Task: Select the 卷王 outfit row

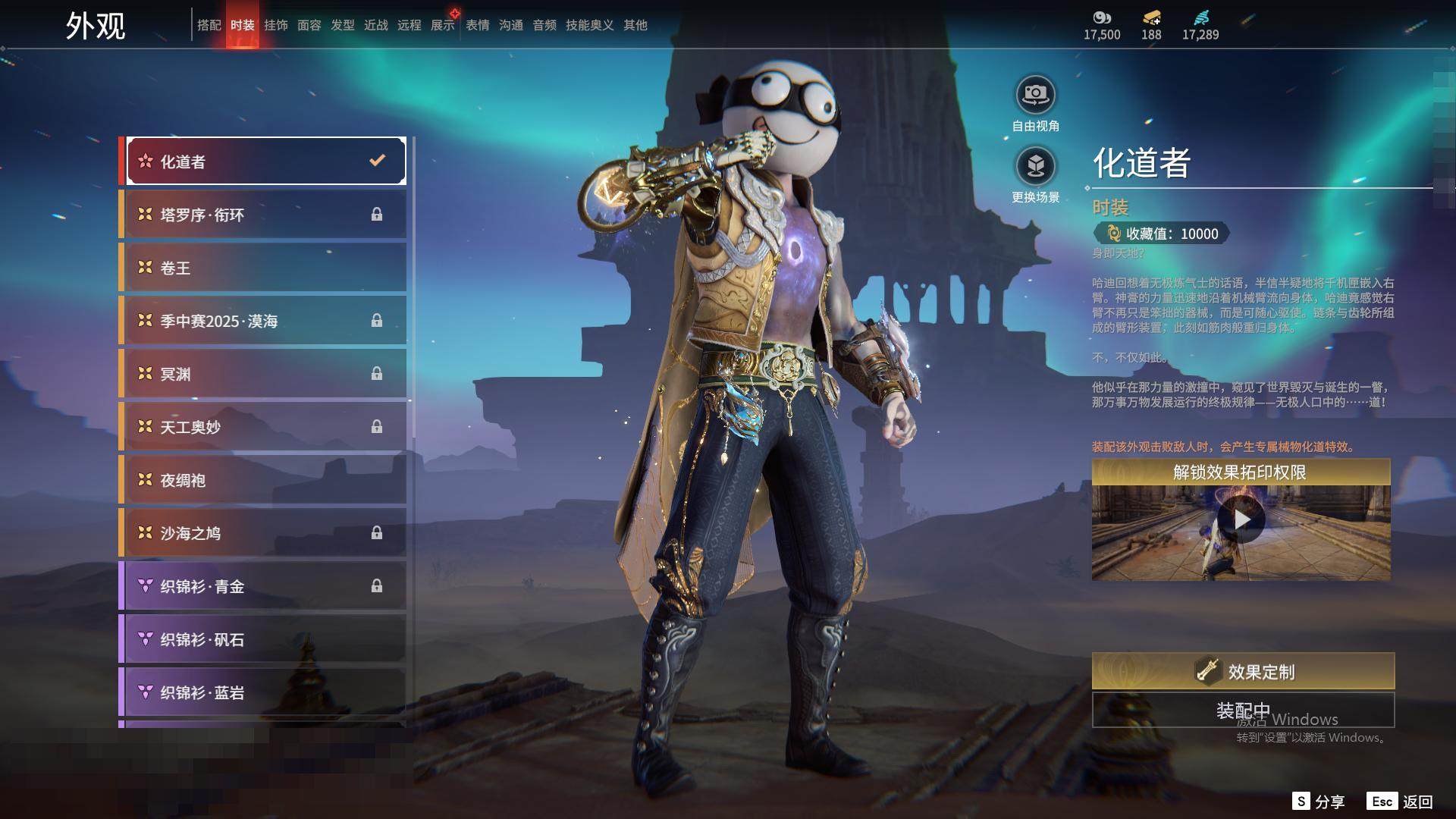Action: point(263,268)
